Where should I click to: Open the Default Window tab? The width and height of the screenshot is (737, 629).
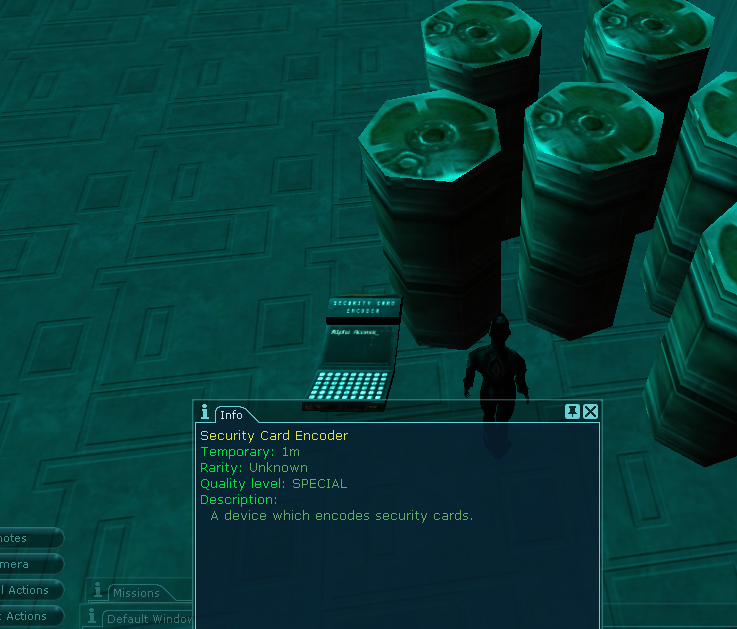[x=148, y=618]
